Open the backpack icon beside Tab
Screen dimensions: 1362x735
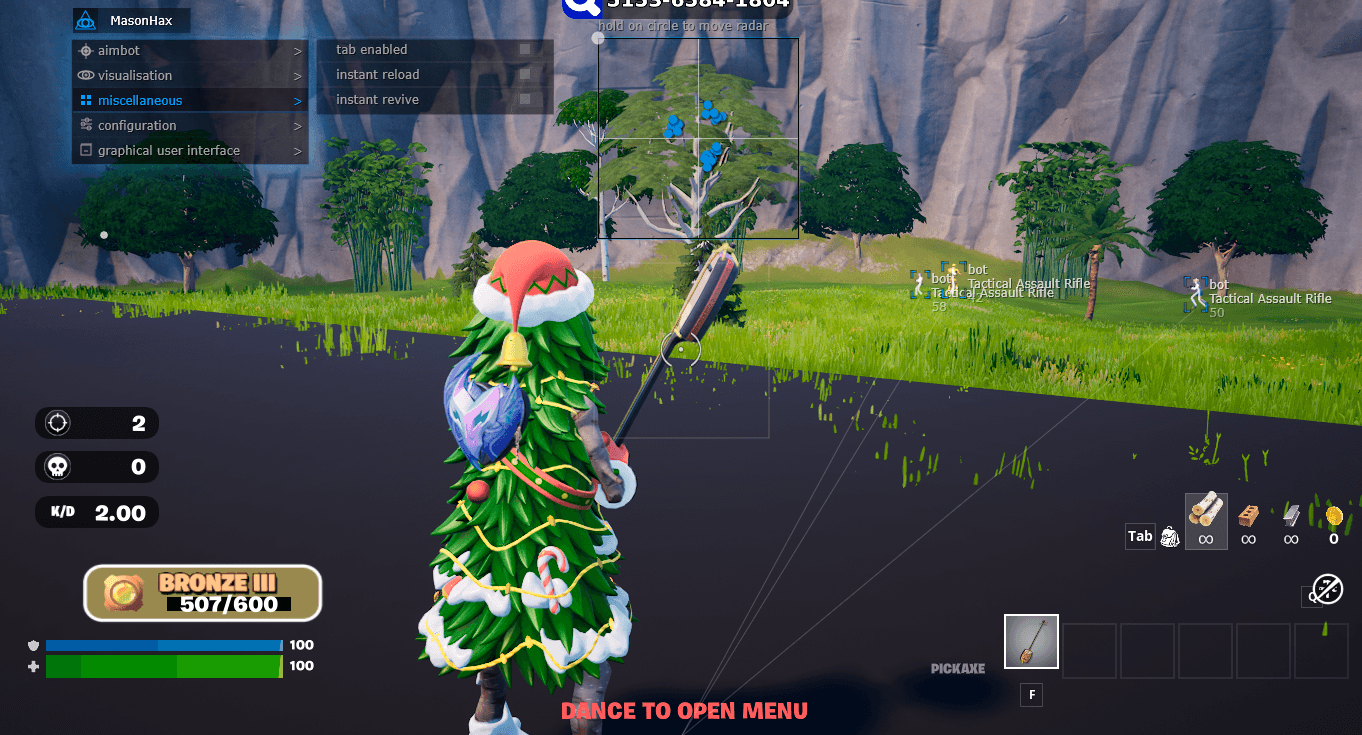coord(1169,536)
